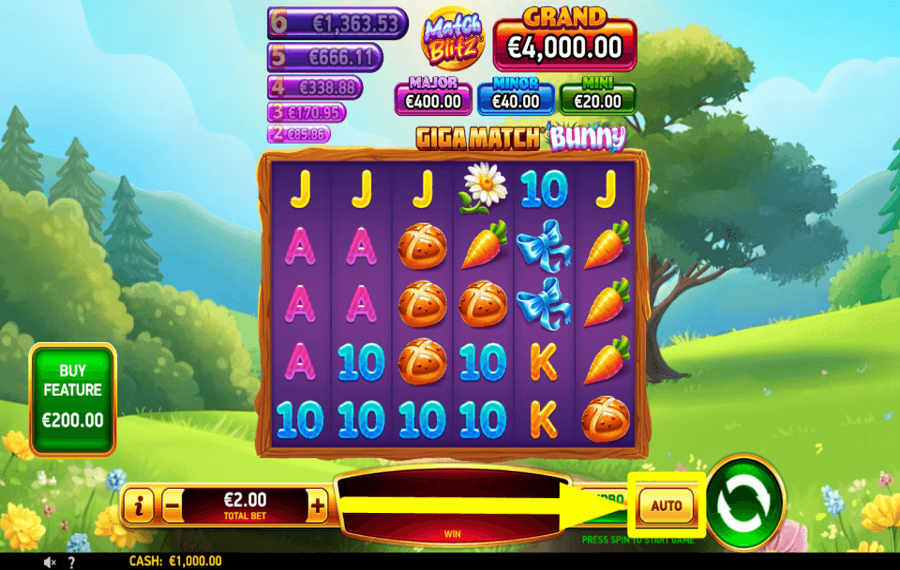Increase the total bet with plus

pos(318,507)
